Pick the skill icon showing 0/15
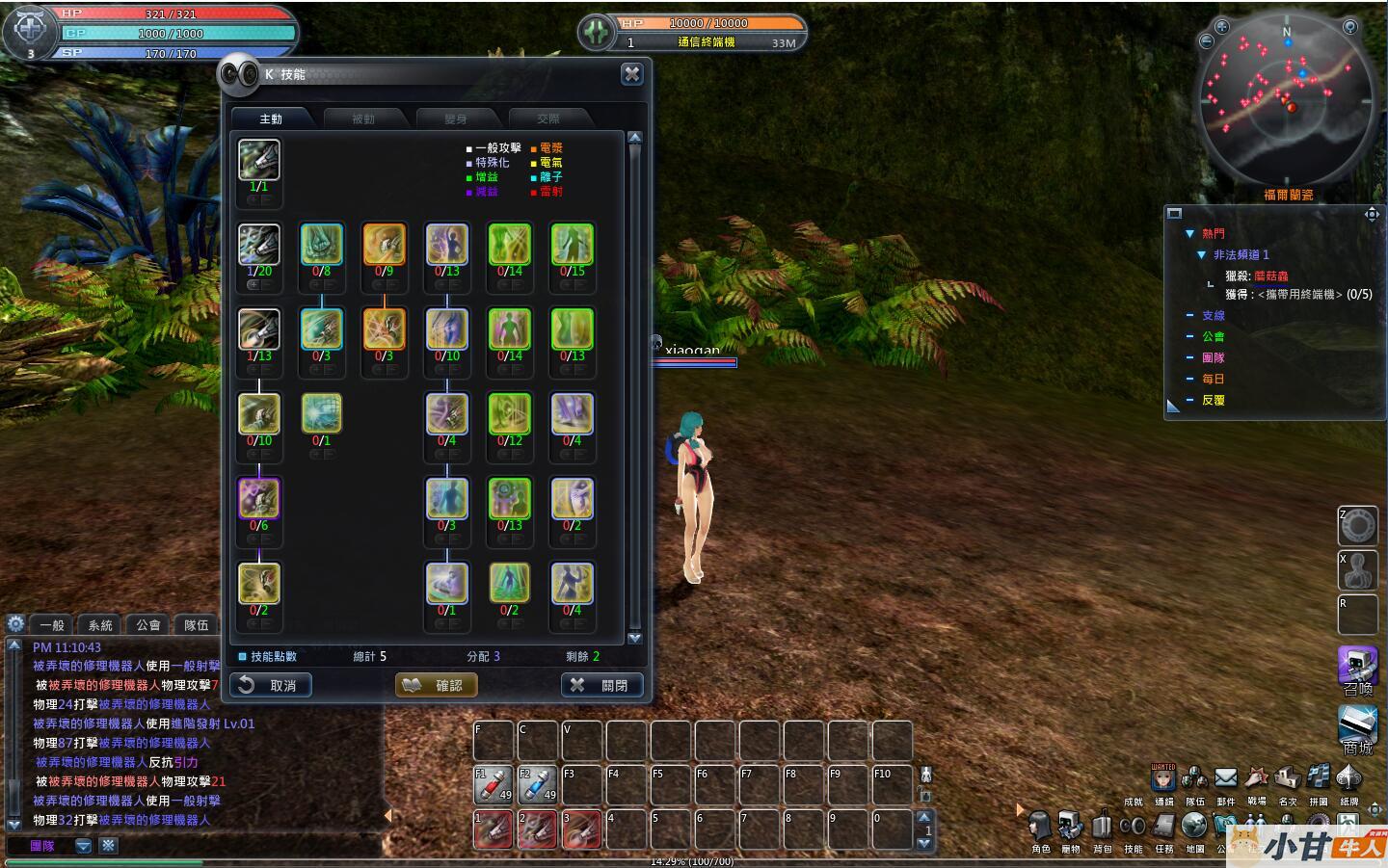This screenshot has height=868, width=1388. [572, 245]
